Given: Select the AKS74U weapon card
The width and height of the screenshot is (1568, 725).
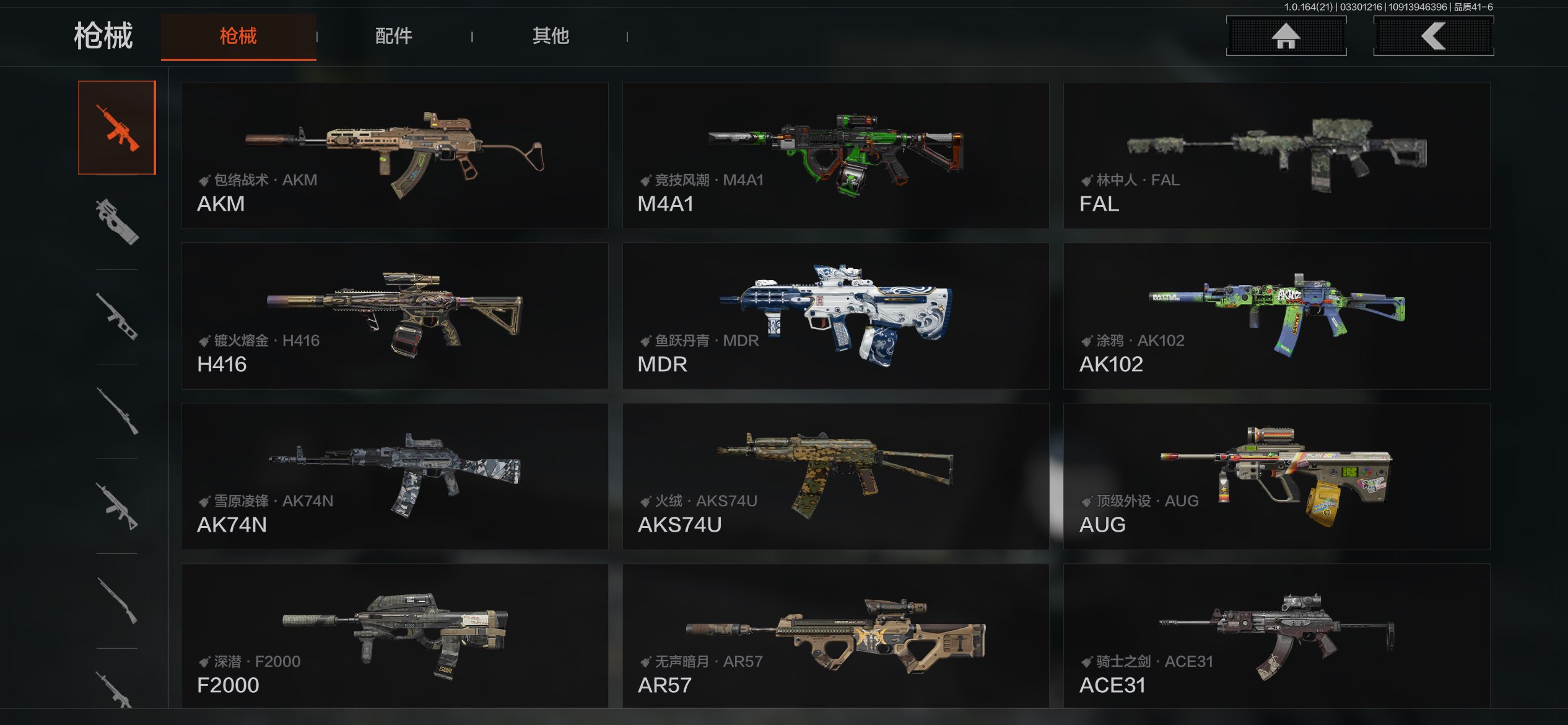Looking at the screenshot, I should [835, 477].
